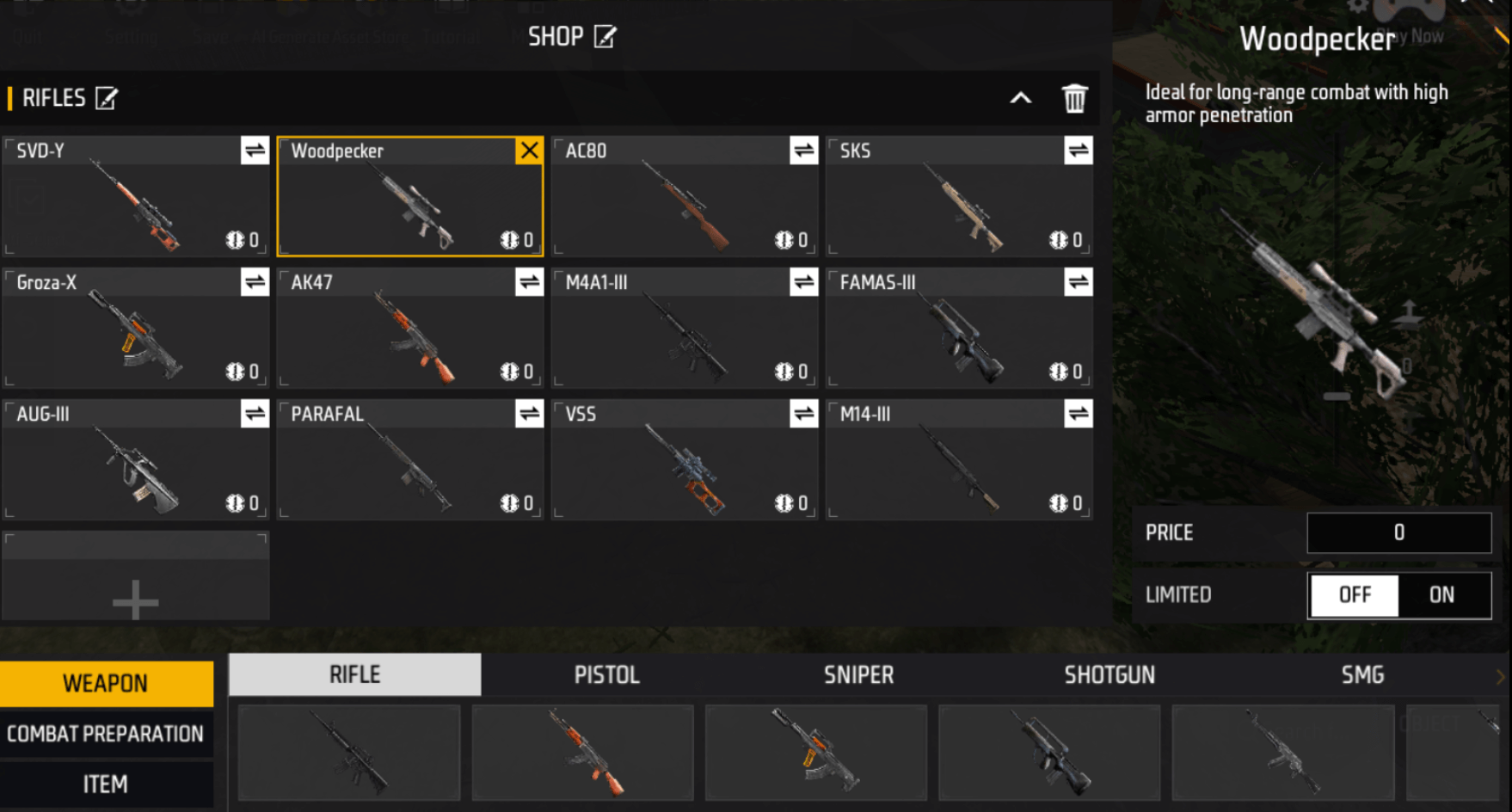Swap the SVD-Y weapon using its exchange icon
Screen dimensions: 1512x812
point(253,150)
